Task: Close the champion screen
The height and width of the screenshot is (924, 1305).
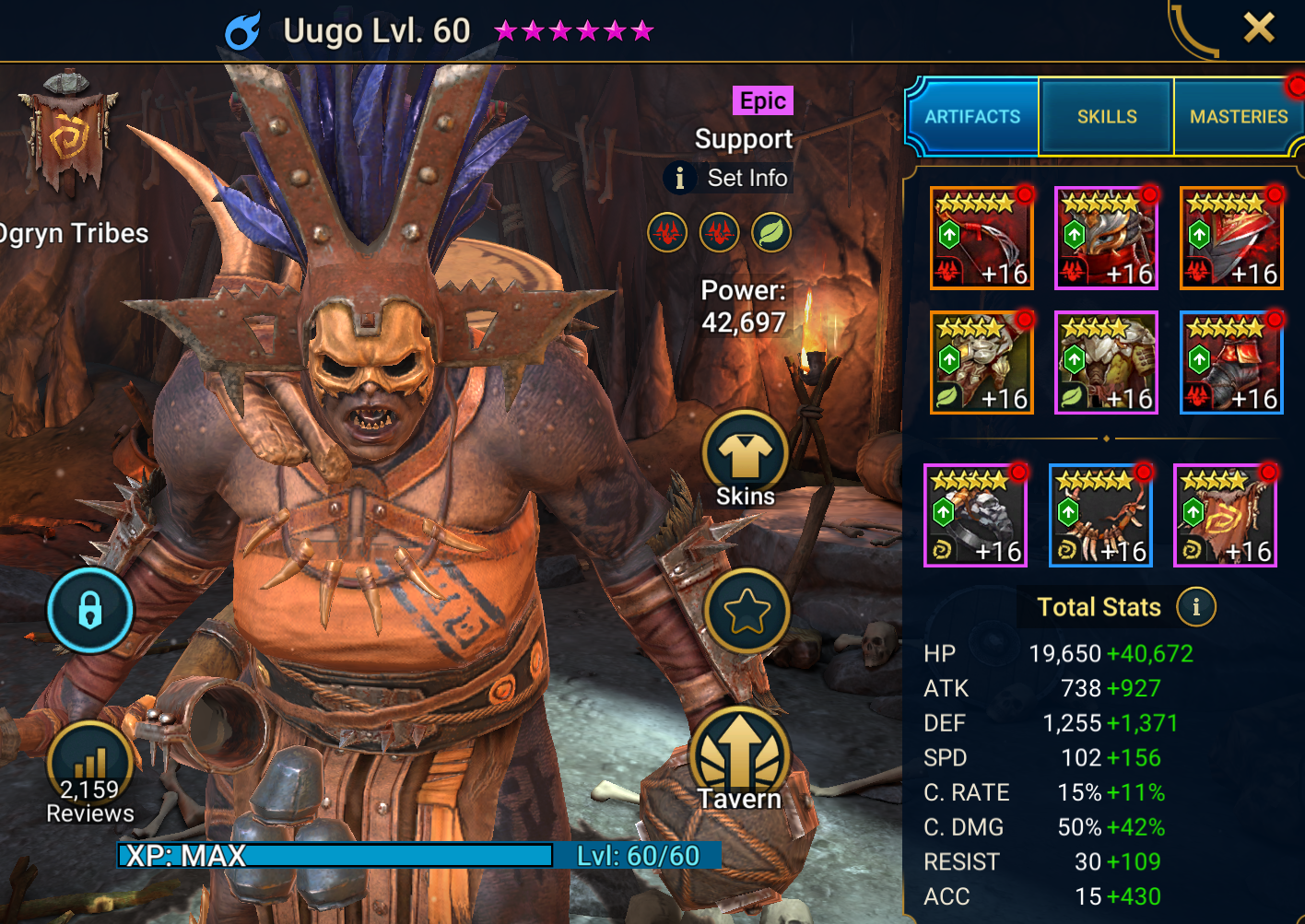Action: [x=1258, y=29]
